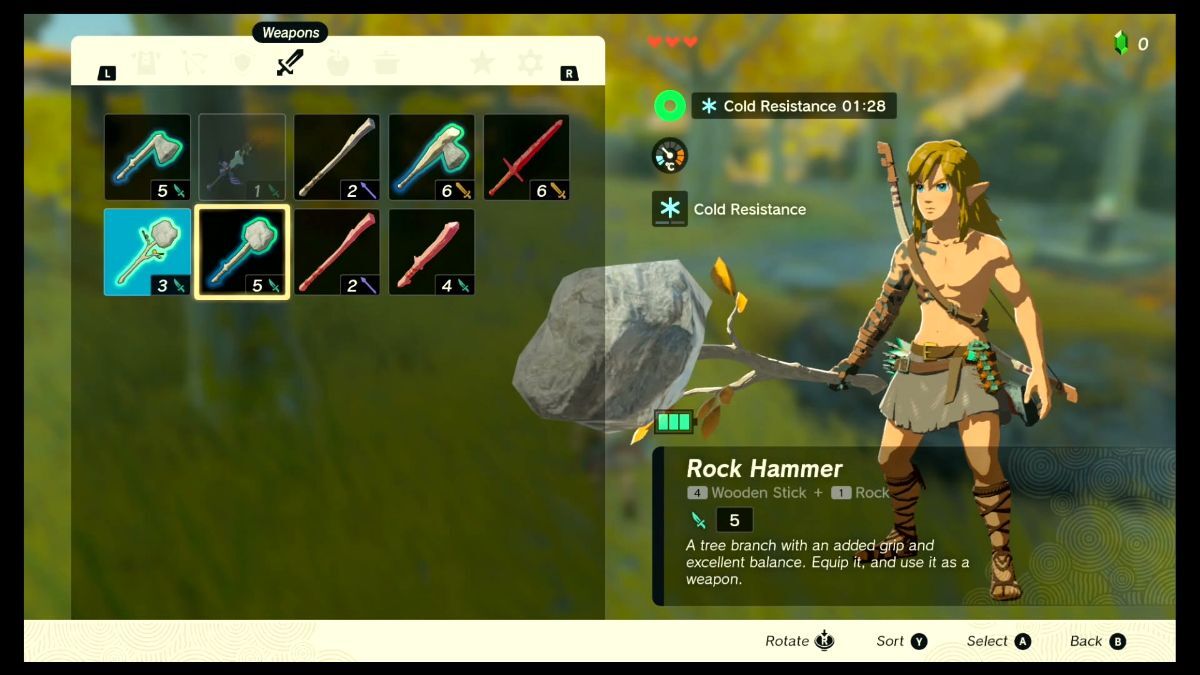
Task: Switch to the armor tab with tunic icon
Action: point(147,64)
